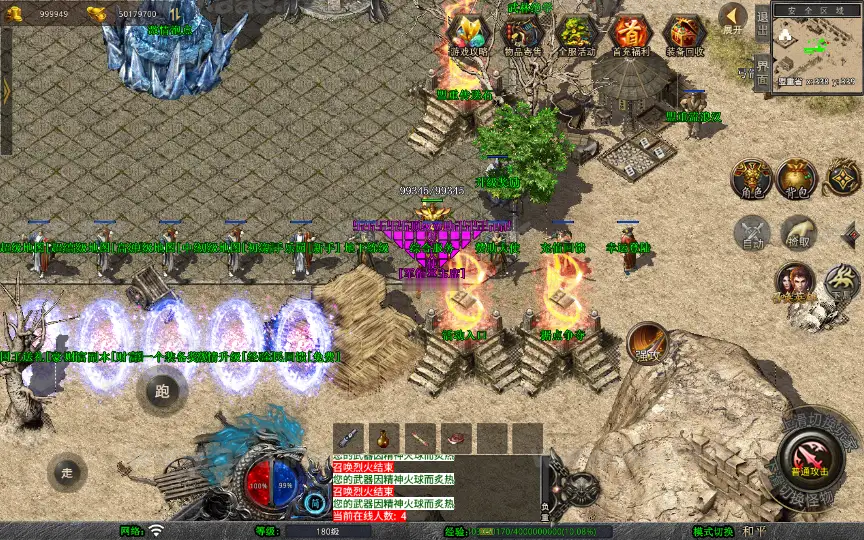Open the 物品寄售 item consignment icon
864x540 pixels.
pos(520,36)
